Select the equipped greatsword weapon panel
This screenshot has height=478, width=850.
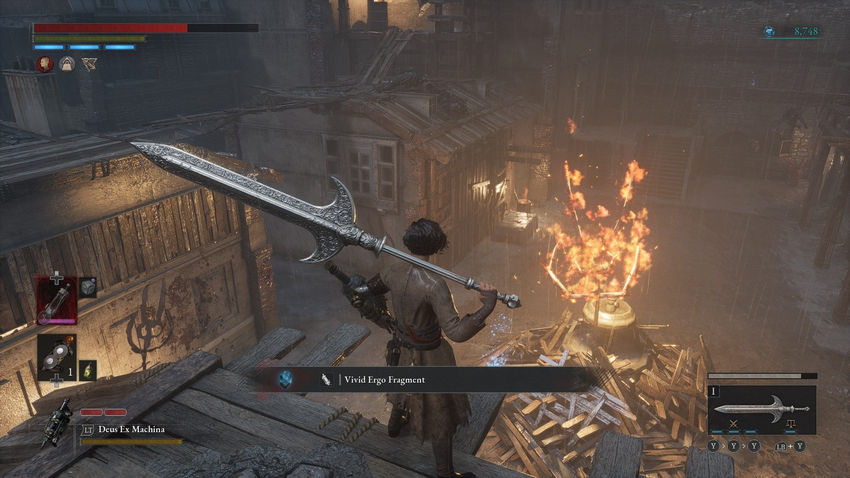point(761,409)
